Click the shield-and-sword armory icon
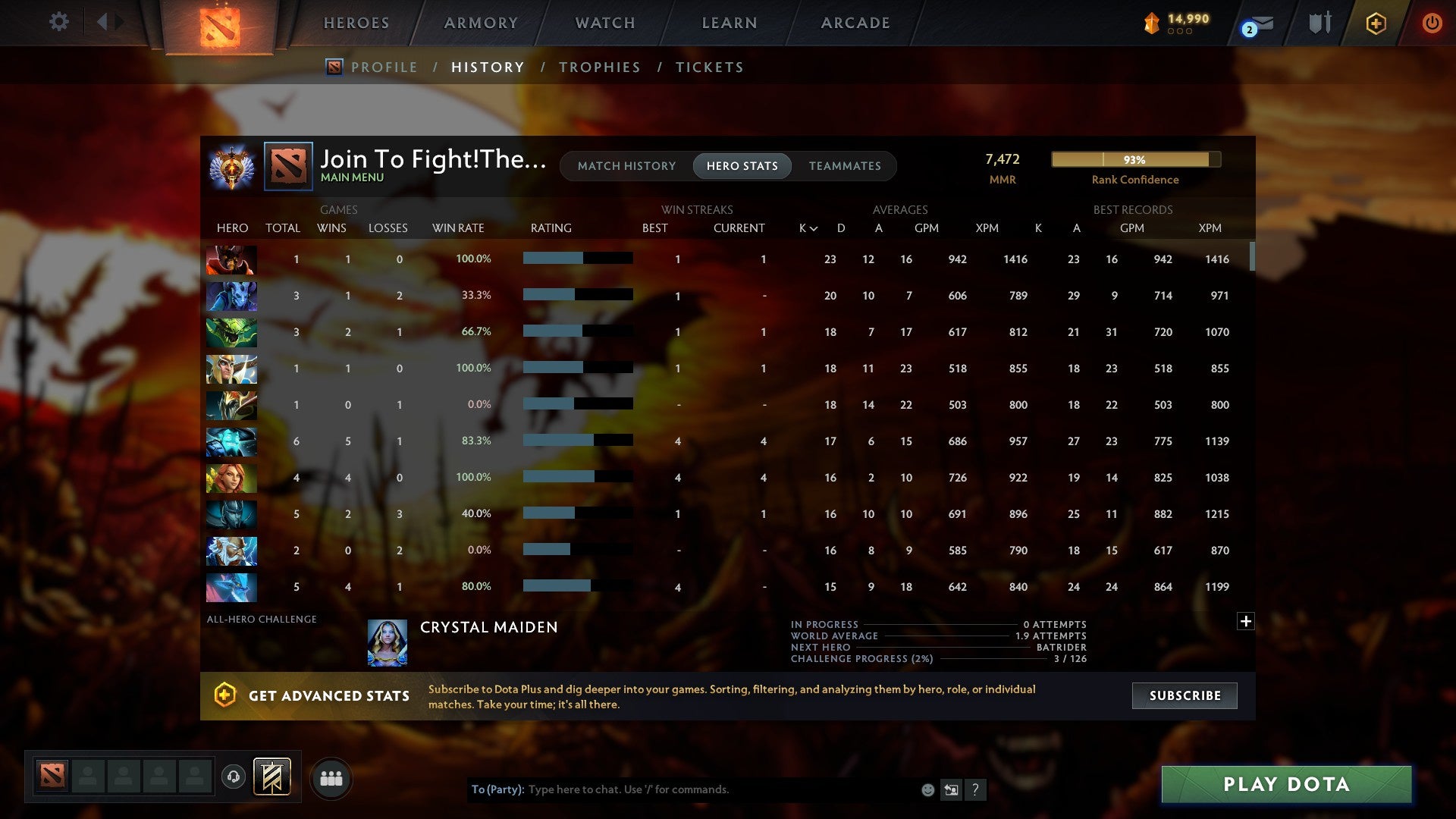The image size is (1456, 819). coord(1320,23)
